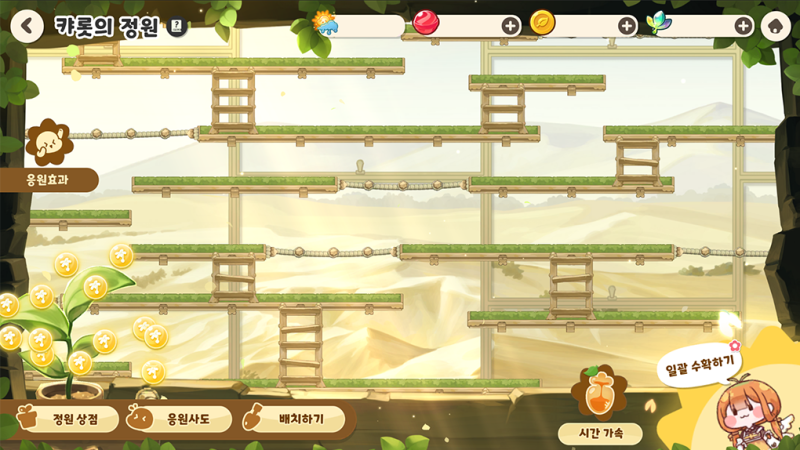800x450 pixels.
Task: Check the weather icon in the top bar
Action: (x=326, y=22)
